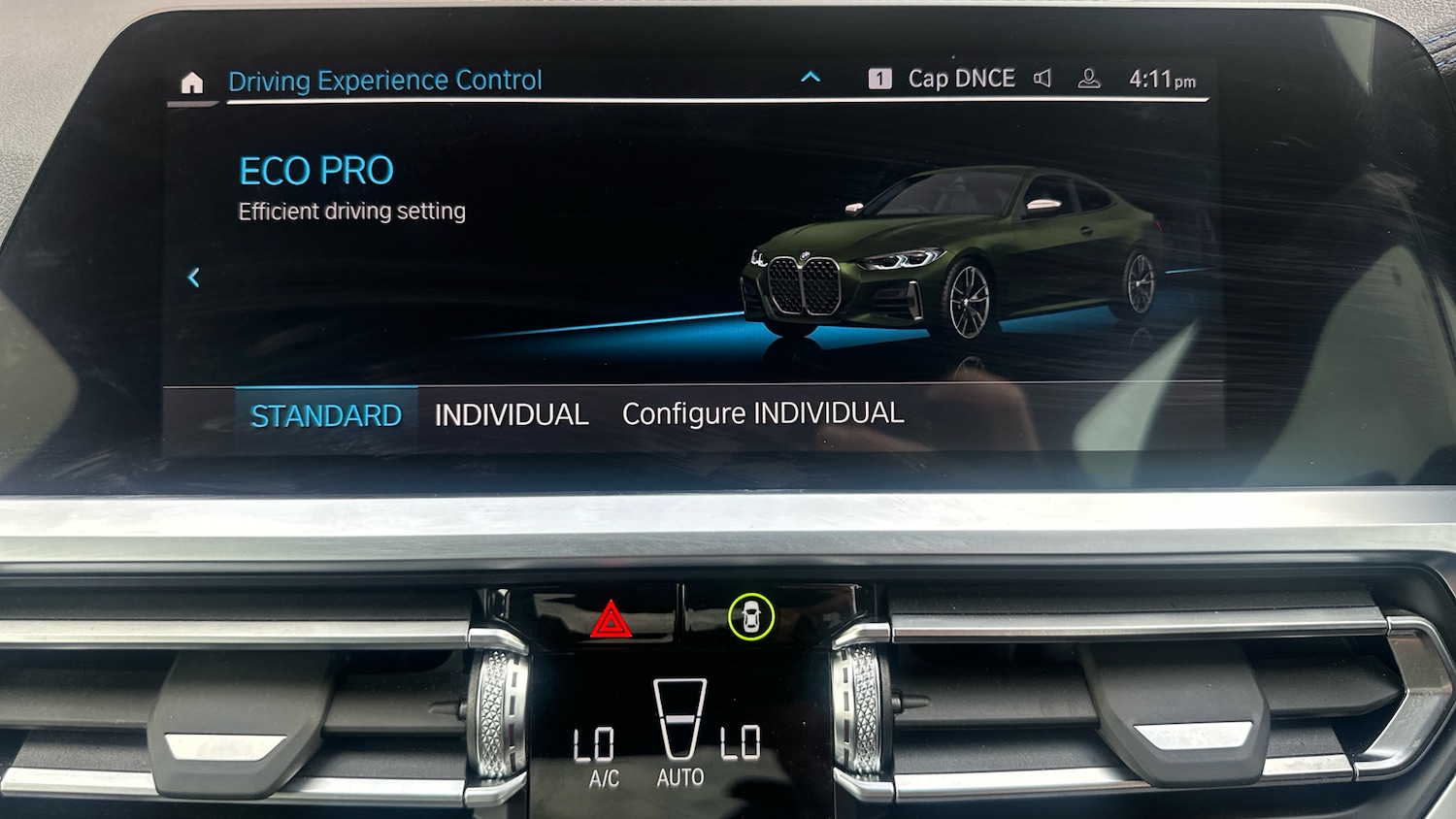Click the left back arrow
Screen dimensions: 1456x819
tap(194, 278)
